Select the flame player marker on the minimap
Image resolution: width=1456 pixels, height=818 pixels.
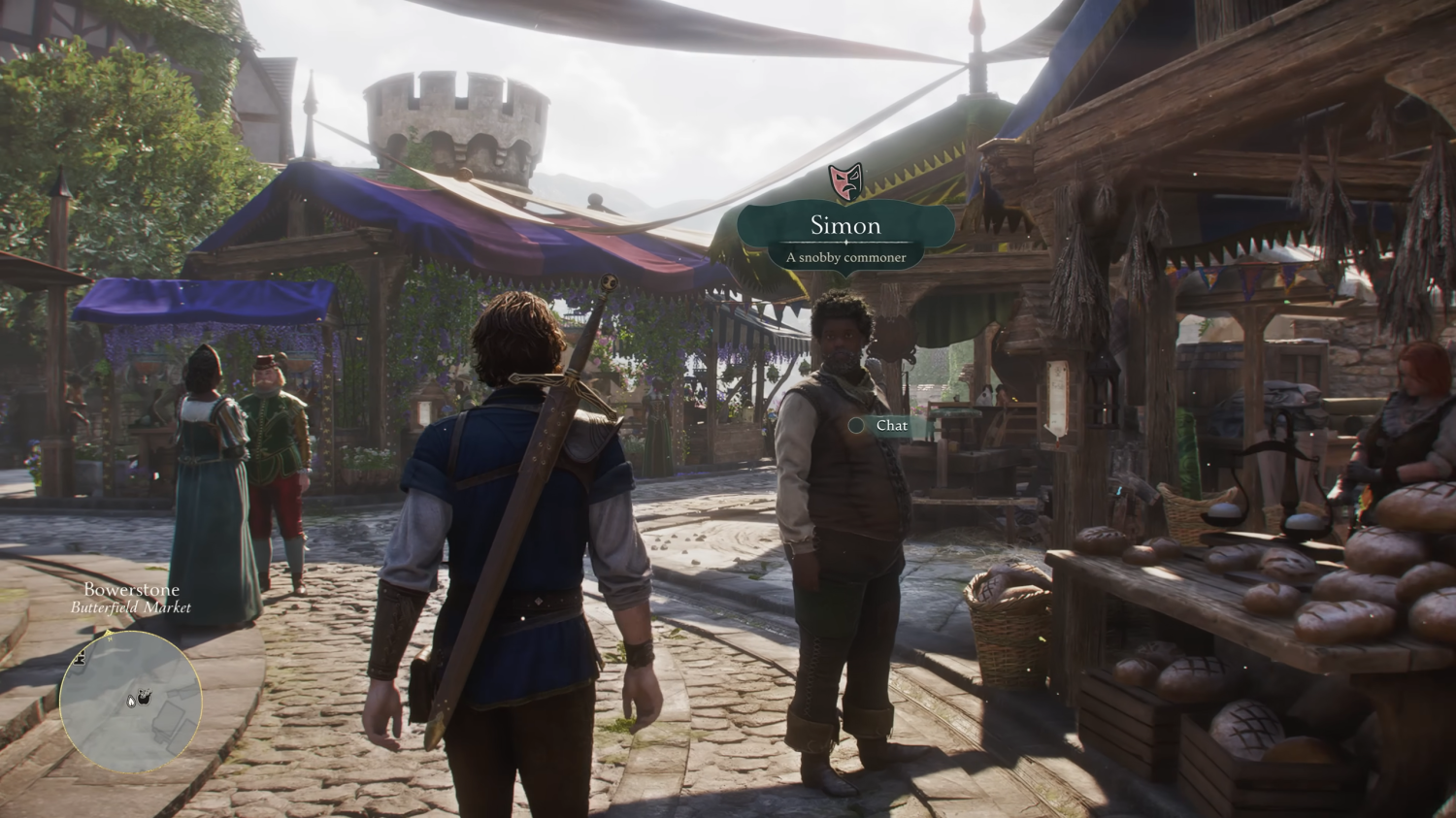pos(131,702)
